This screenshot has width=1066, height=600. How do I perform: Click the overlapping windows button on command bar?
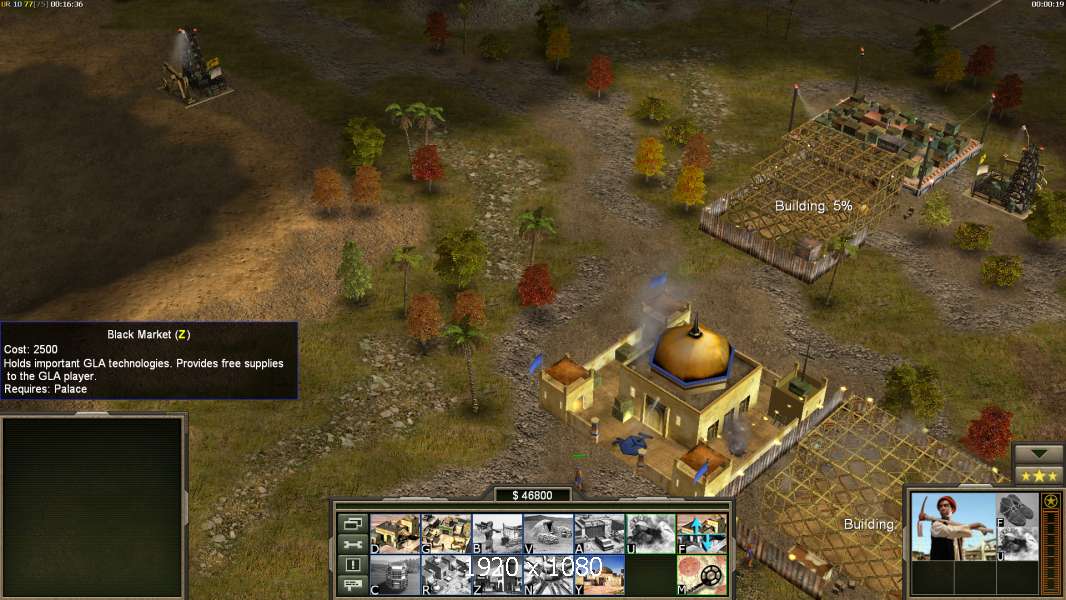(x=351, y=524)
